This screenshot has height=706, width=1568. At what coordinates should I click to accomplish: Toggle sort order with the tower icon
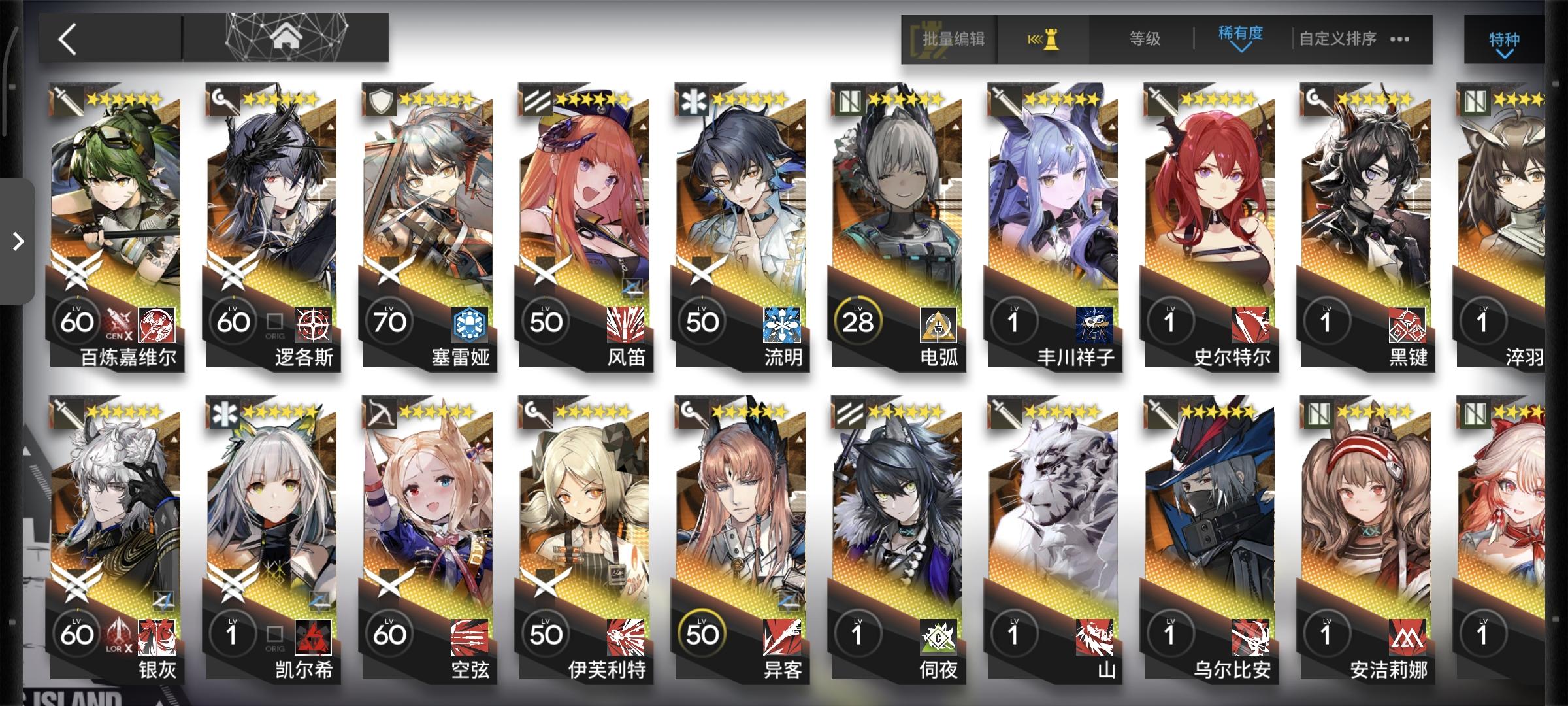pyautogui.click(x=1042, y=39)
